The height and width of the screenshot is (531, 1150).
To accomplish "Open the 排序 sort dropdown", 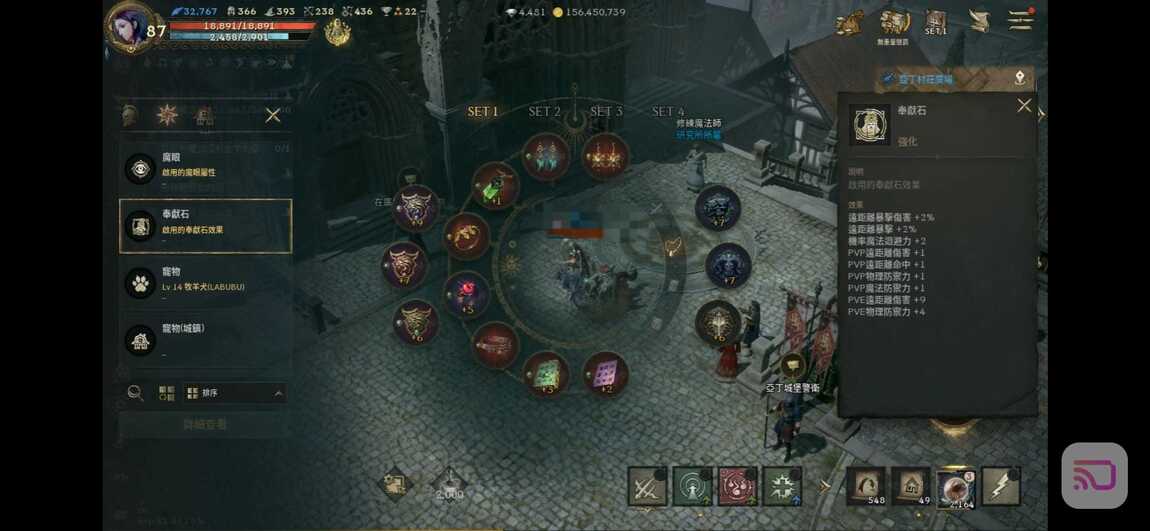I will tap(235, 393).
